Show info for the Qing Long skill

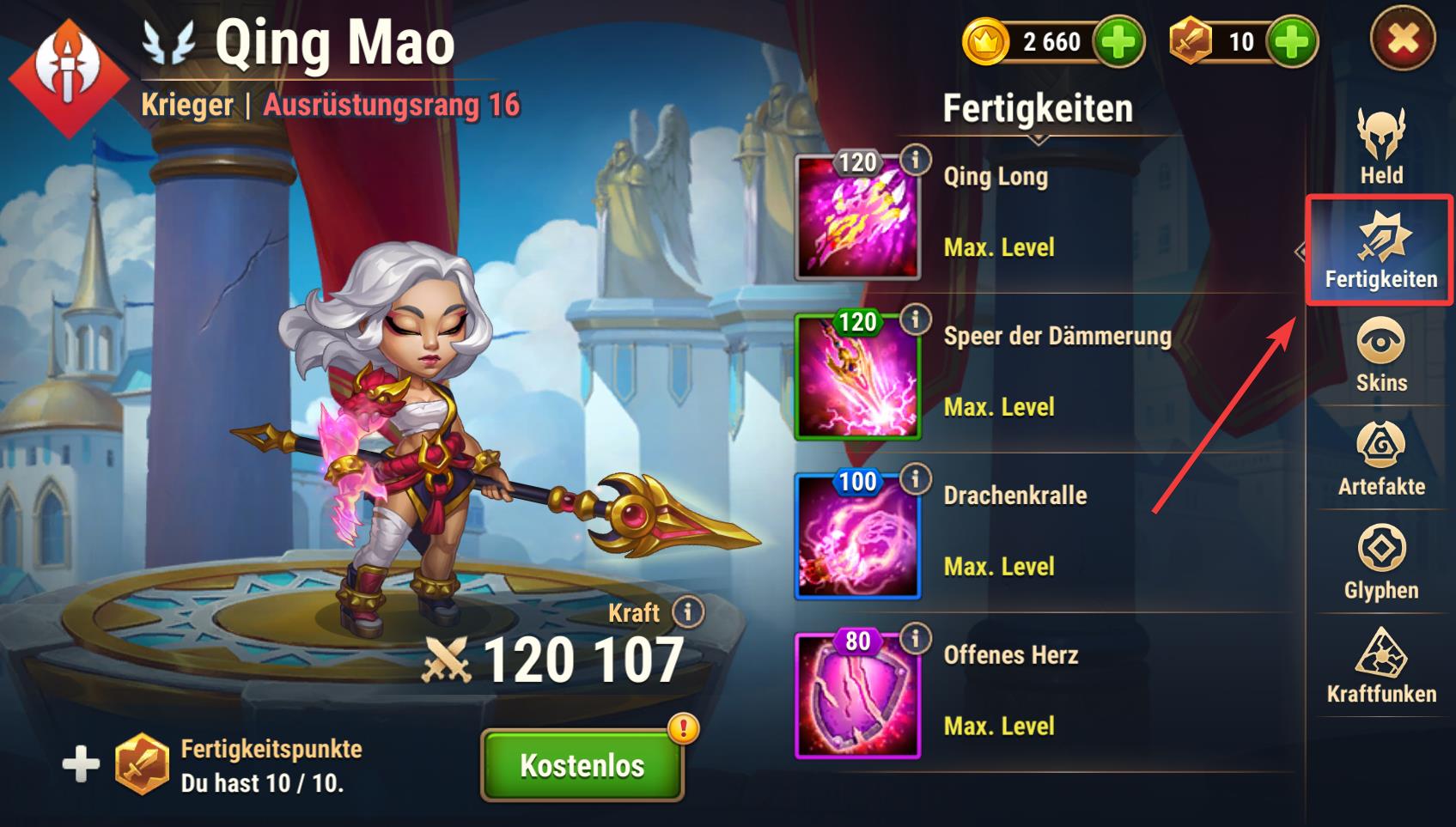916,160
